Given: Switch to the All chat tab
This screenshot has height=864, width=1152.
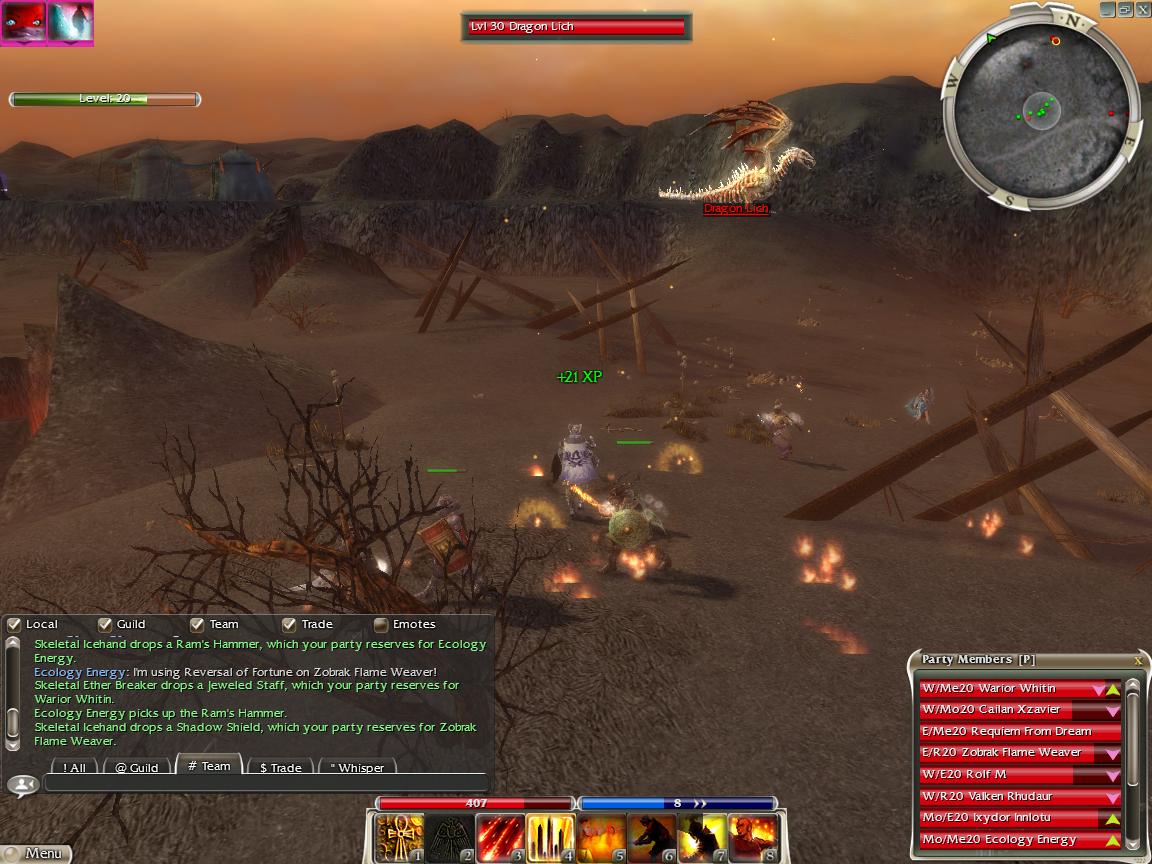Looking at the screenshot, I should pyautogui.click(x=74, y=768).
